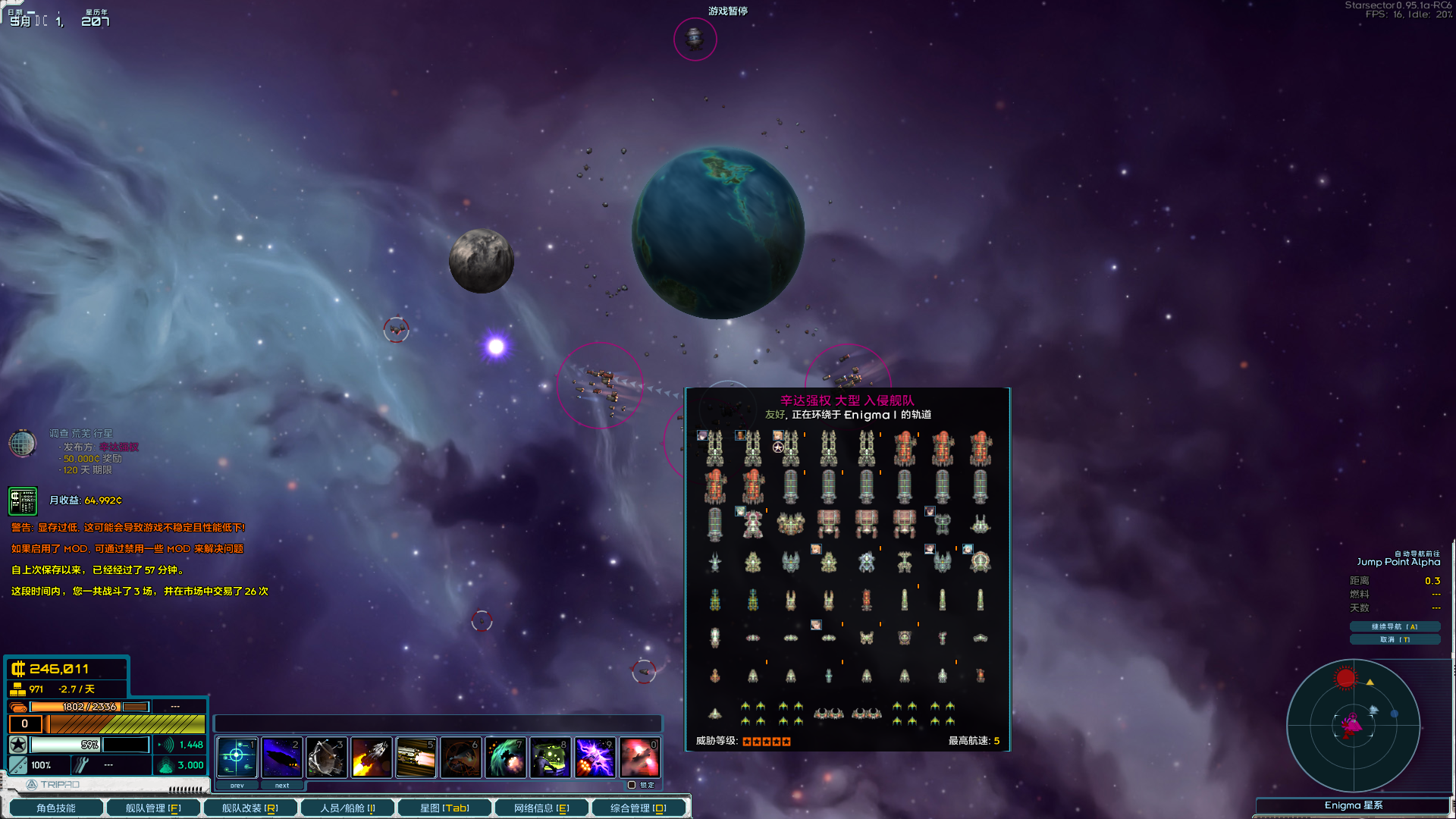Viewport: 1456px width, 819px height.
Task: Cancel the course with the 取消 button
Action: (1395, 639)
